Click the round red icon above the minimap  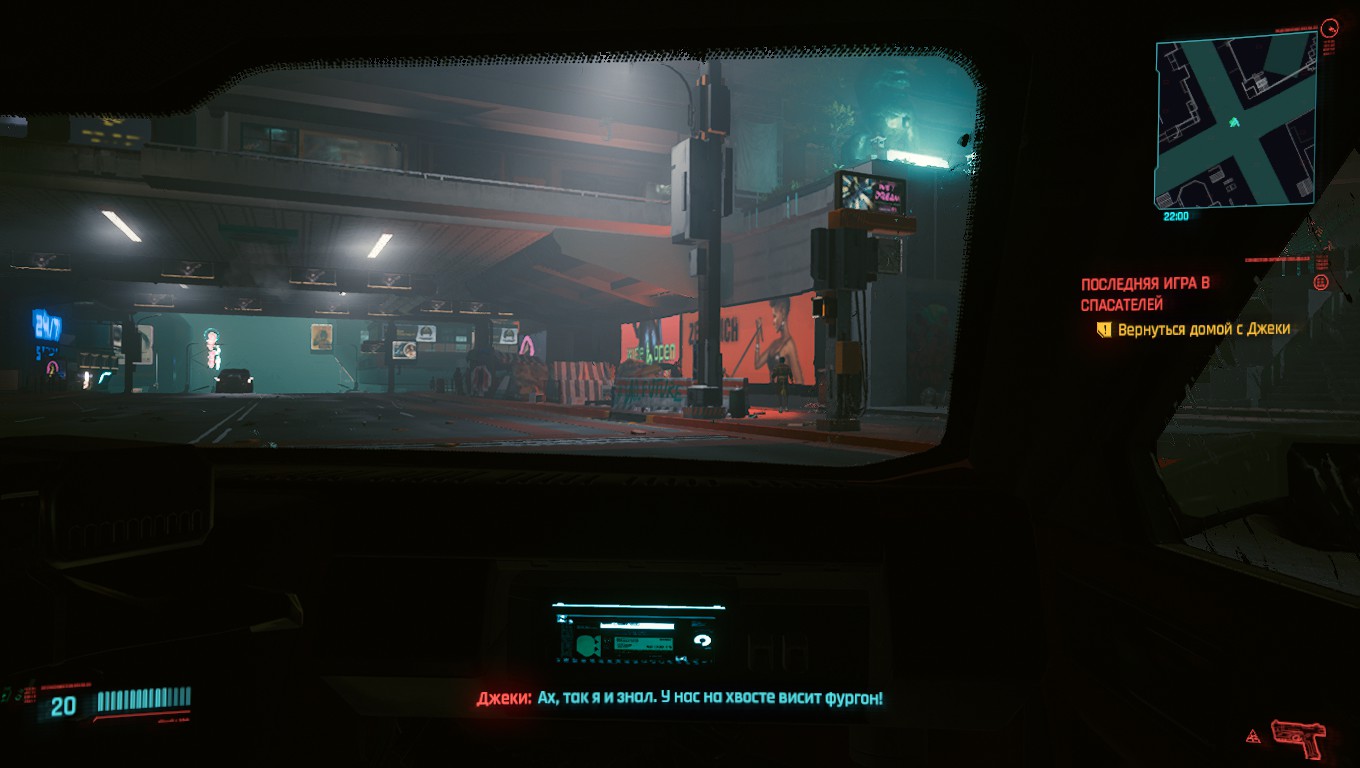click(x=1329, y=29)
